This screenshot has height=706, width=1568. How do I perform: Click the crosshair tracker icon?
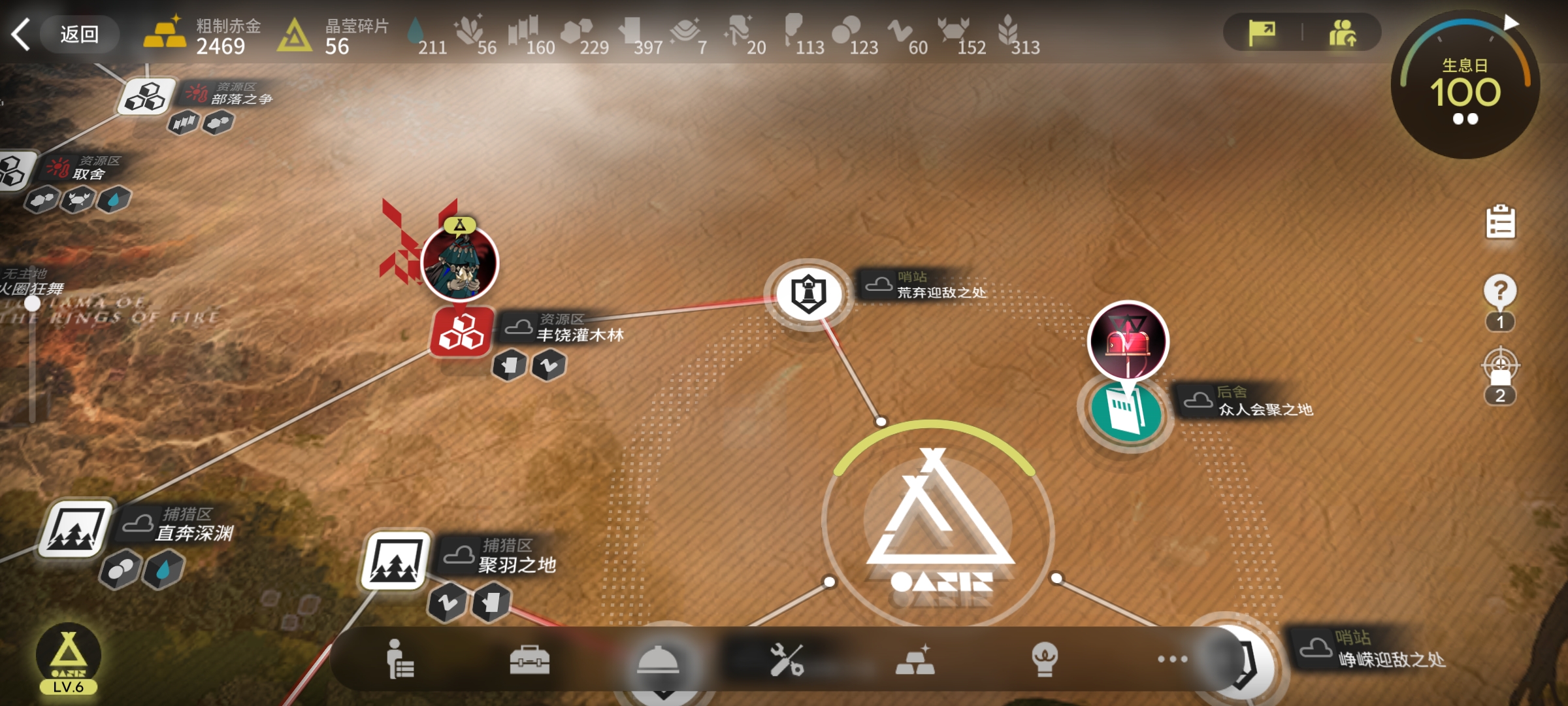click(x=1500, y=366)
